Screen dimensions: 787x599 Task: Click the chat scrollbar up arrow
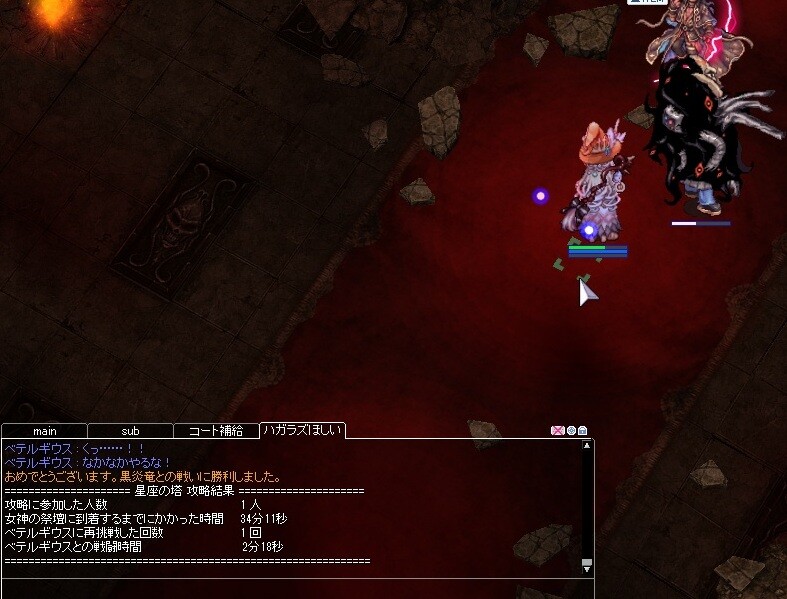click(587, 446)
